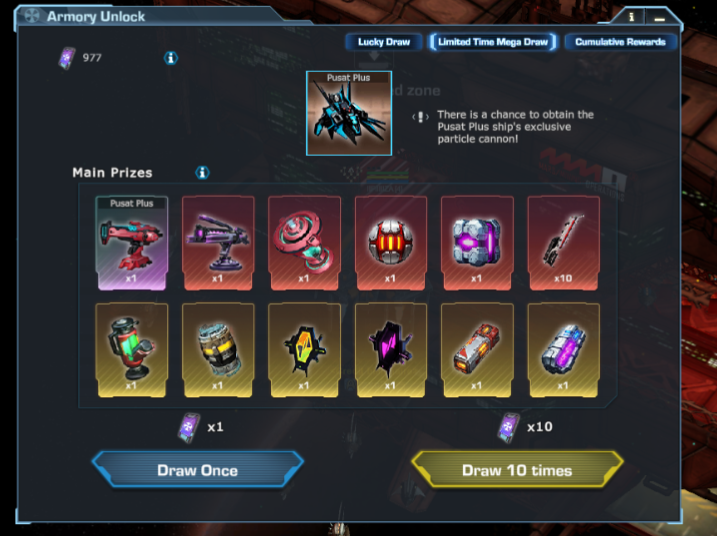
Task: Switch to the Lucky Draw tab
Action: (x=384, y=42)
